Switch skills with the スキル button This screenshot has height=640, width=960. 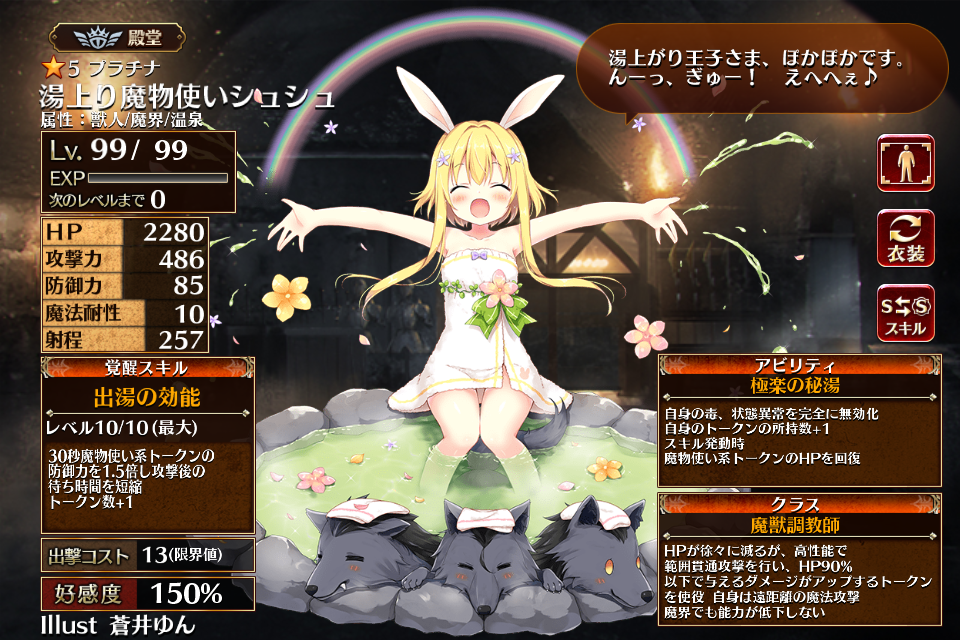coord(905,312)
